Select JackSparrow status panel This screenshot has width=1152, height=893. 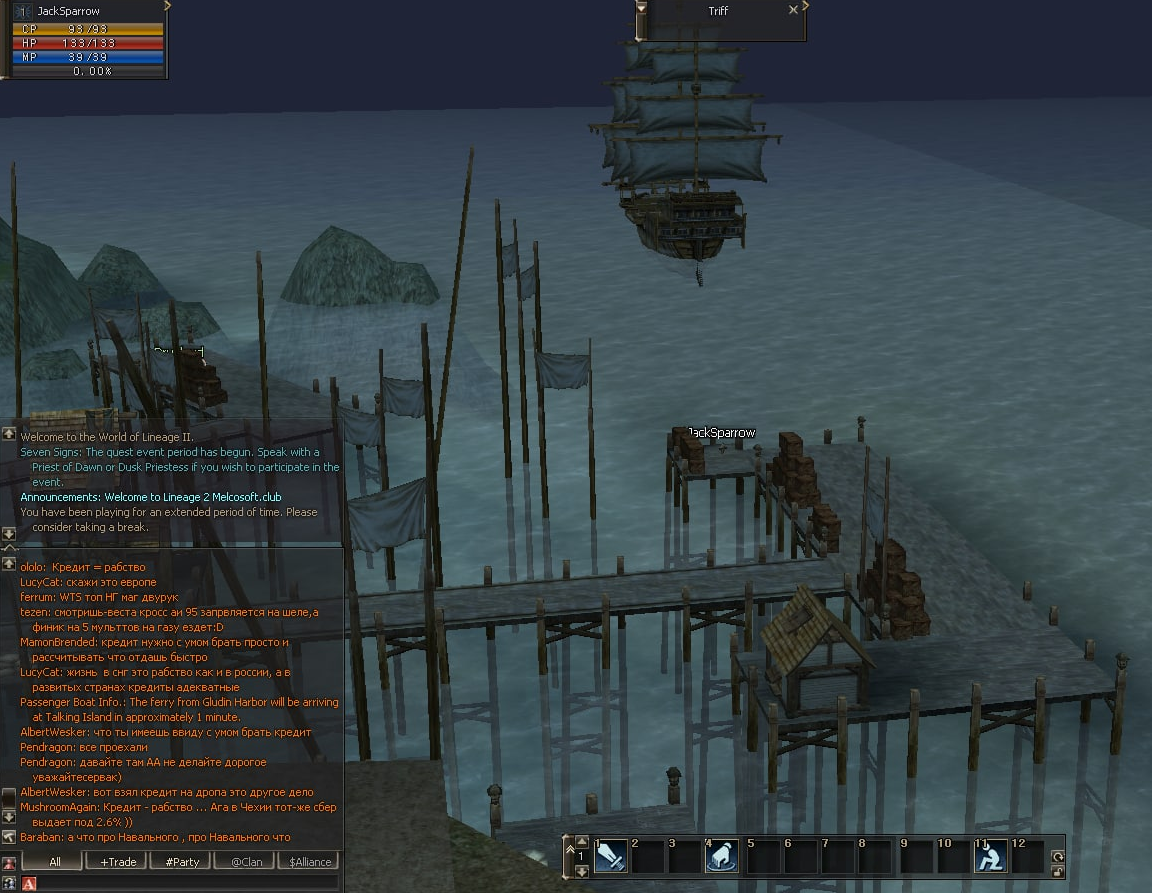pyautogui.click(x=86, y=40)
